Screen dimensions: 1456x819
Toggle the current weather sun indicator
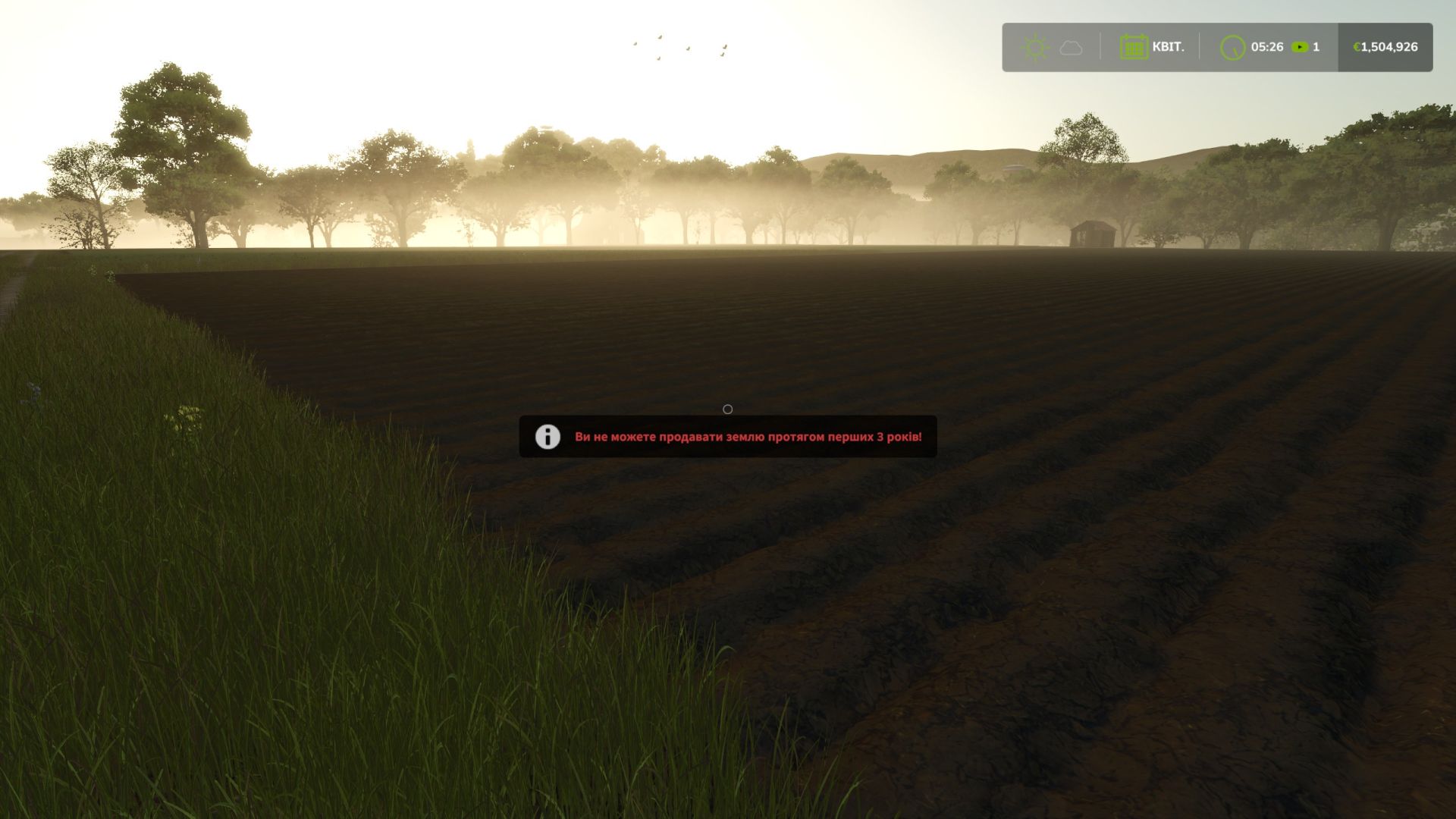pyautogui.click(x=1036, y=46)
